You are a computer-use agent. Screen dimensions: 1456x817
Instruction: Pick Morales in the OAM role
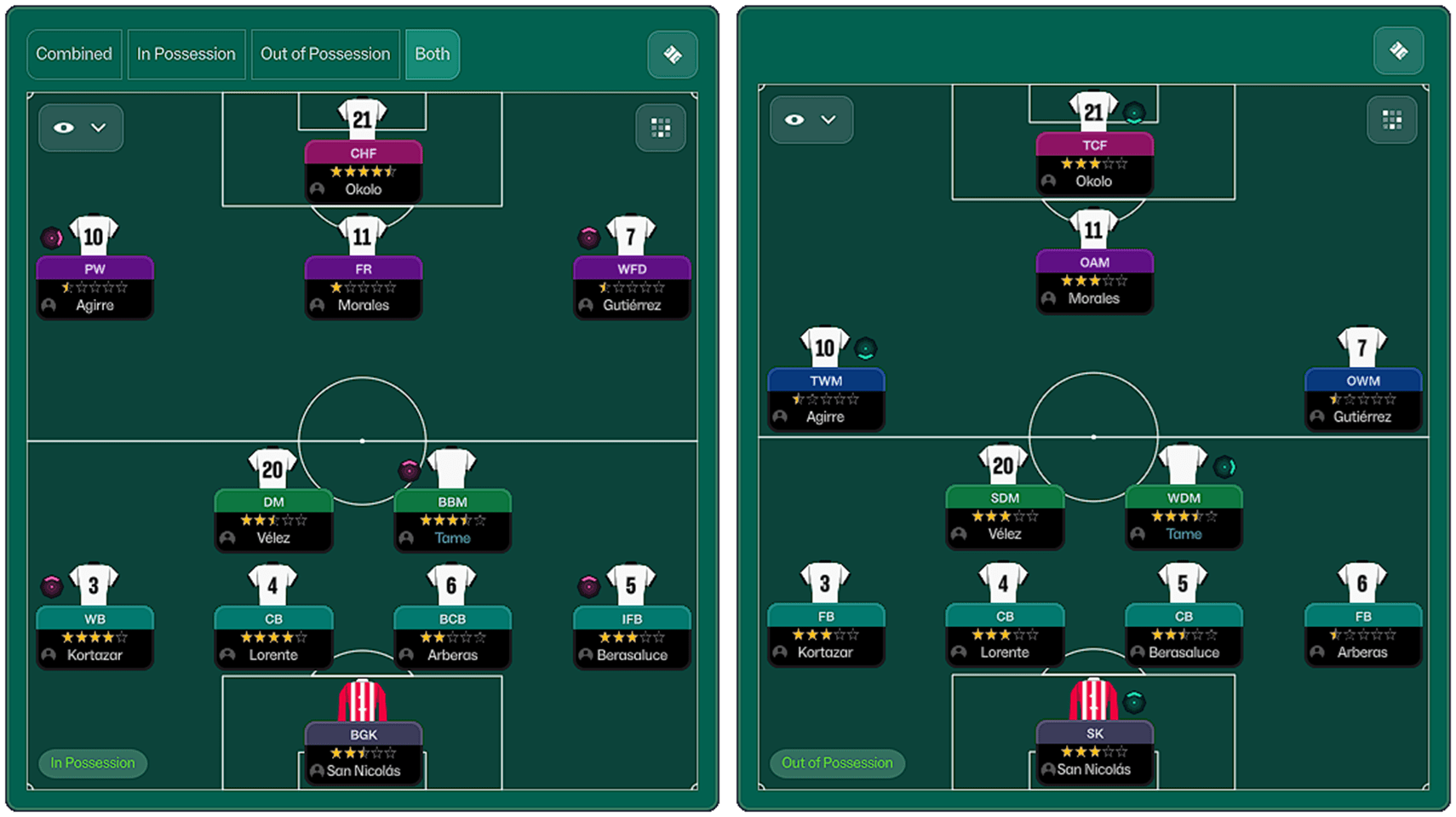pos(1094,280)
